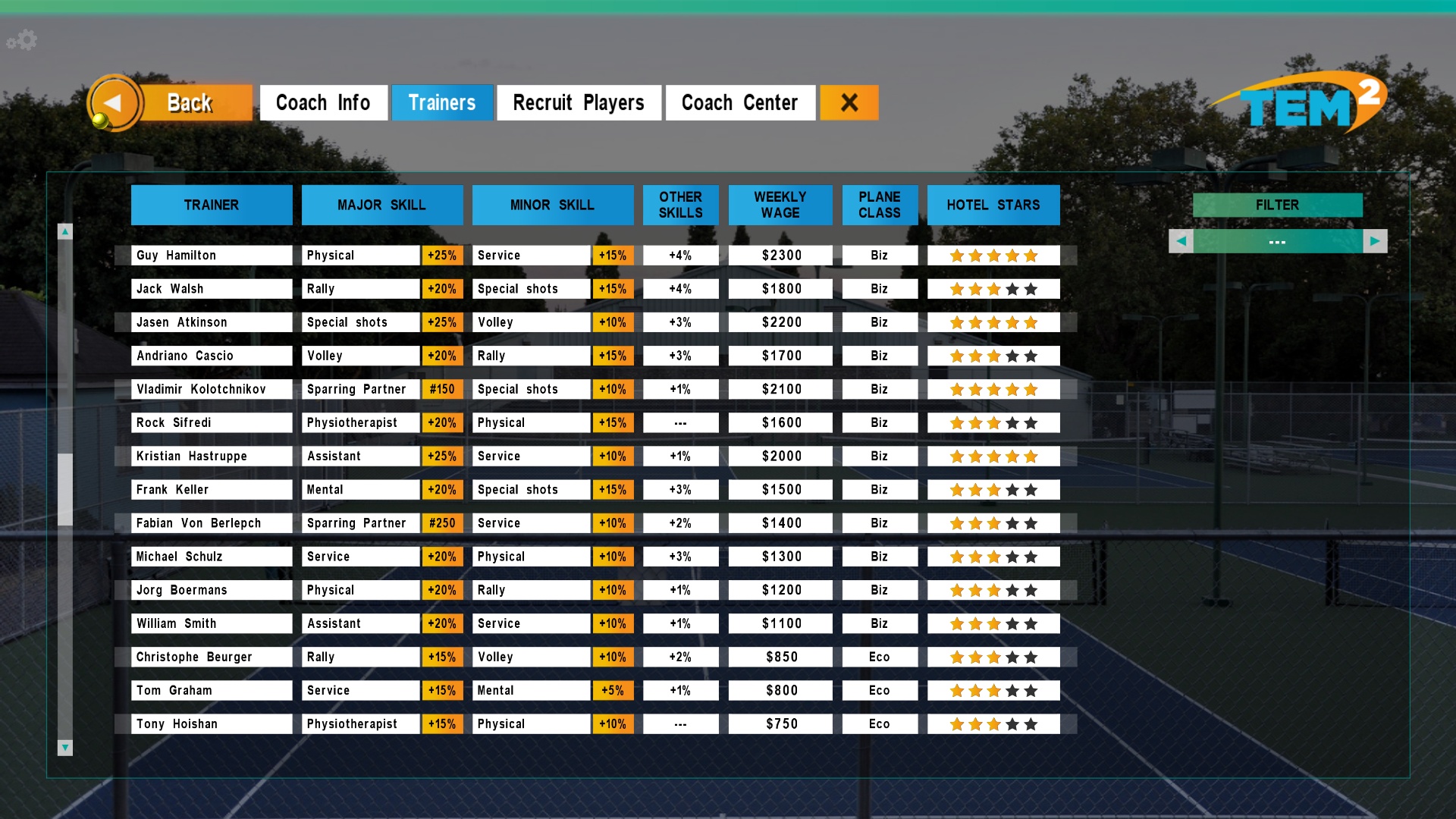Screen dimensions: 1456x819
Task: Click the scrollbar down arrow
Action: click(x=66, y=748)
